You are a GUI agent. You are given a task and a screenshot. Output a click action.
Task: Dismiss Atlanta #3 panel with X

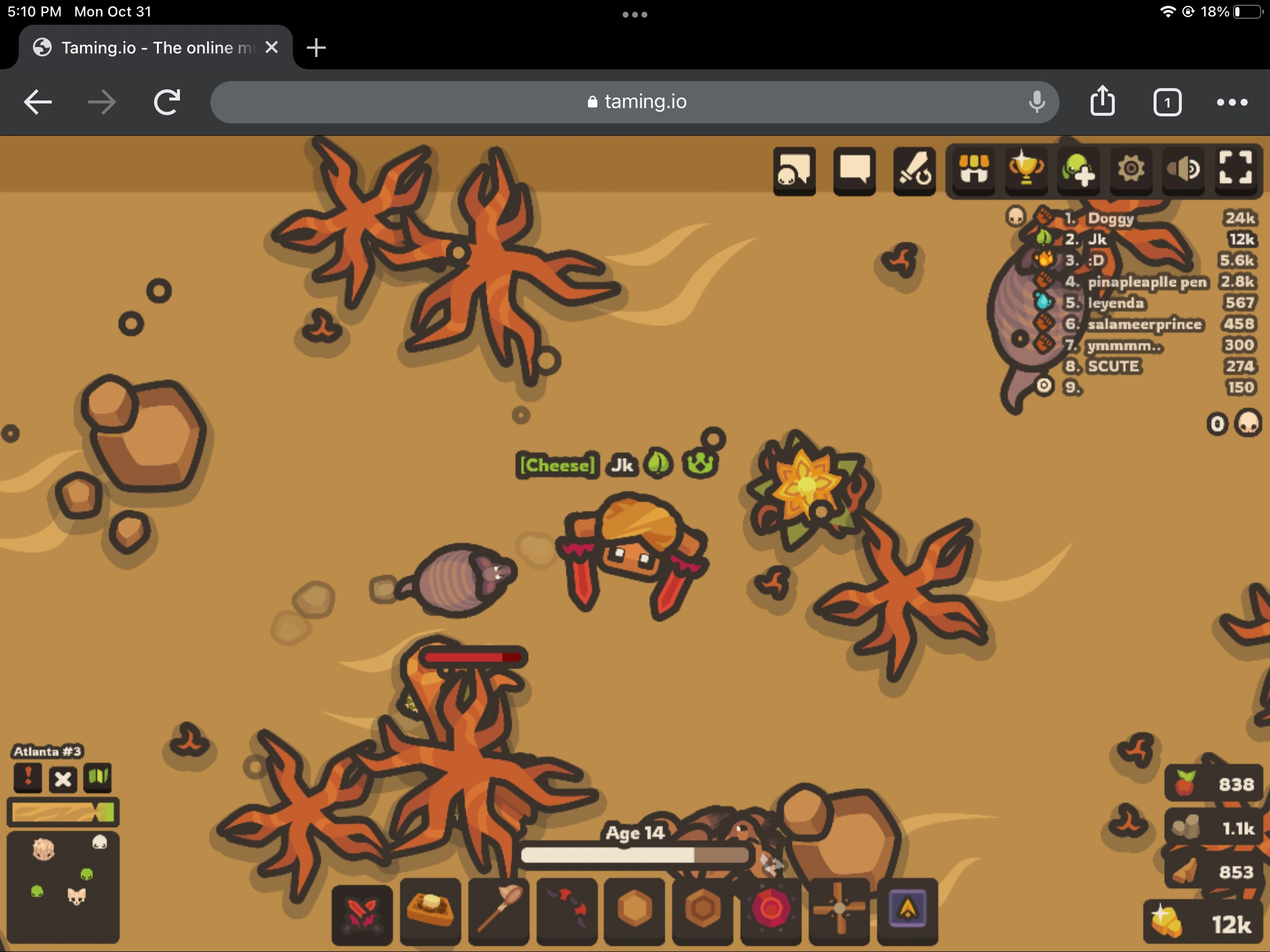[63, 779]
